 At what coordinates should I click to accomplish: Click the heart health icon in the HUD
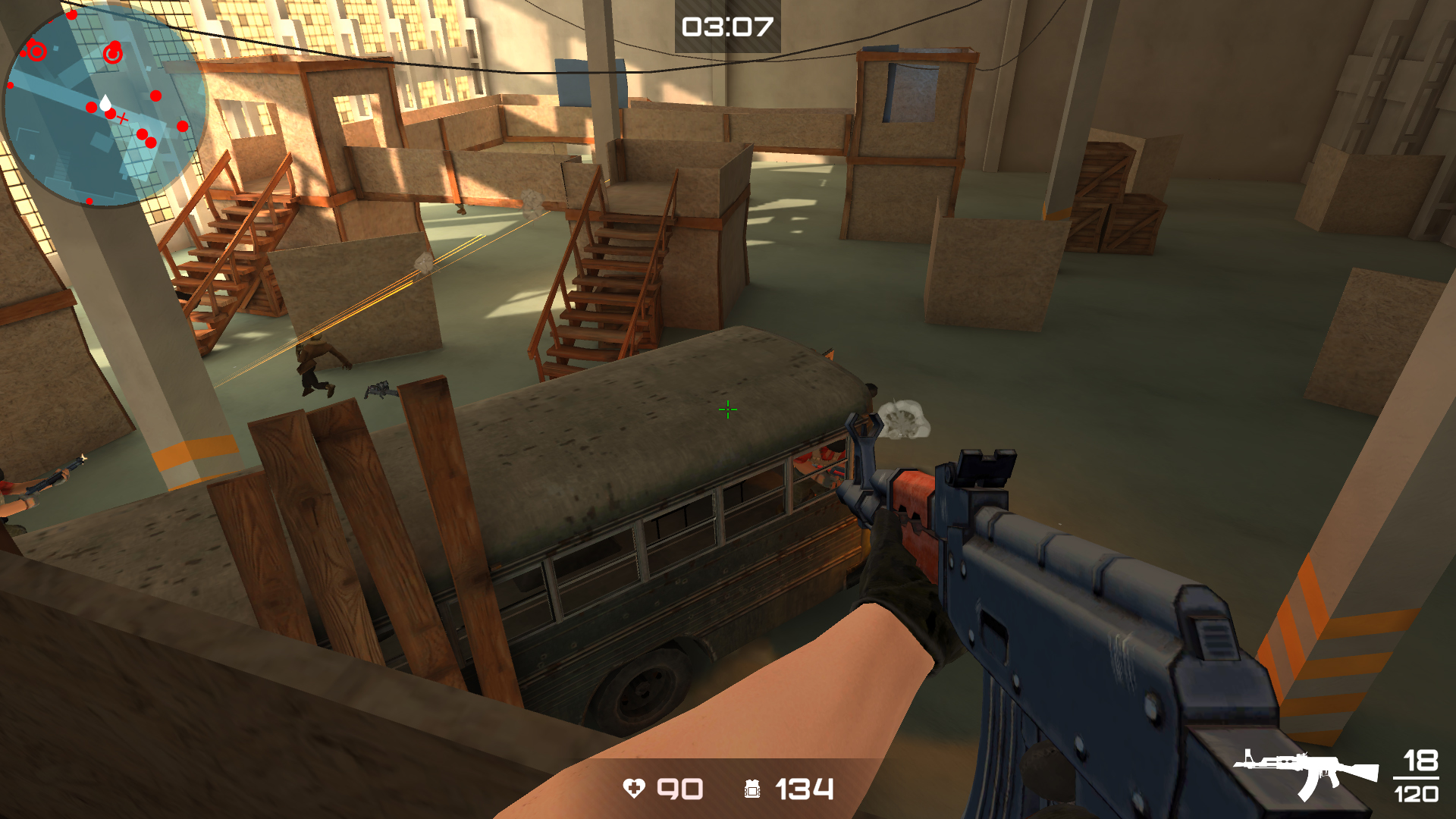point(635,789)
